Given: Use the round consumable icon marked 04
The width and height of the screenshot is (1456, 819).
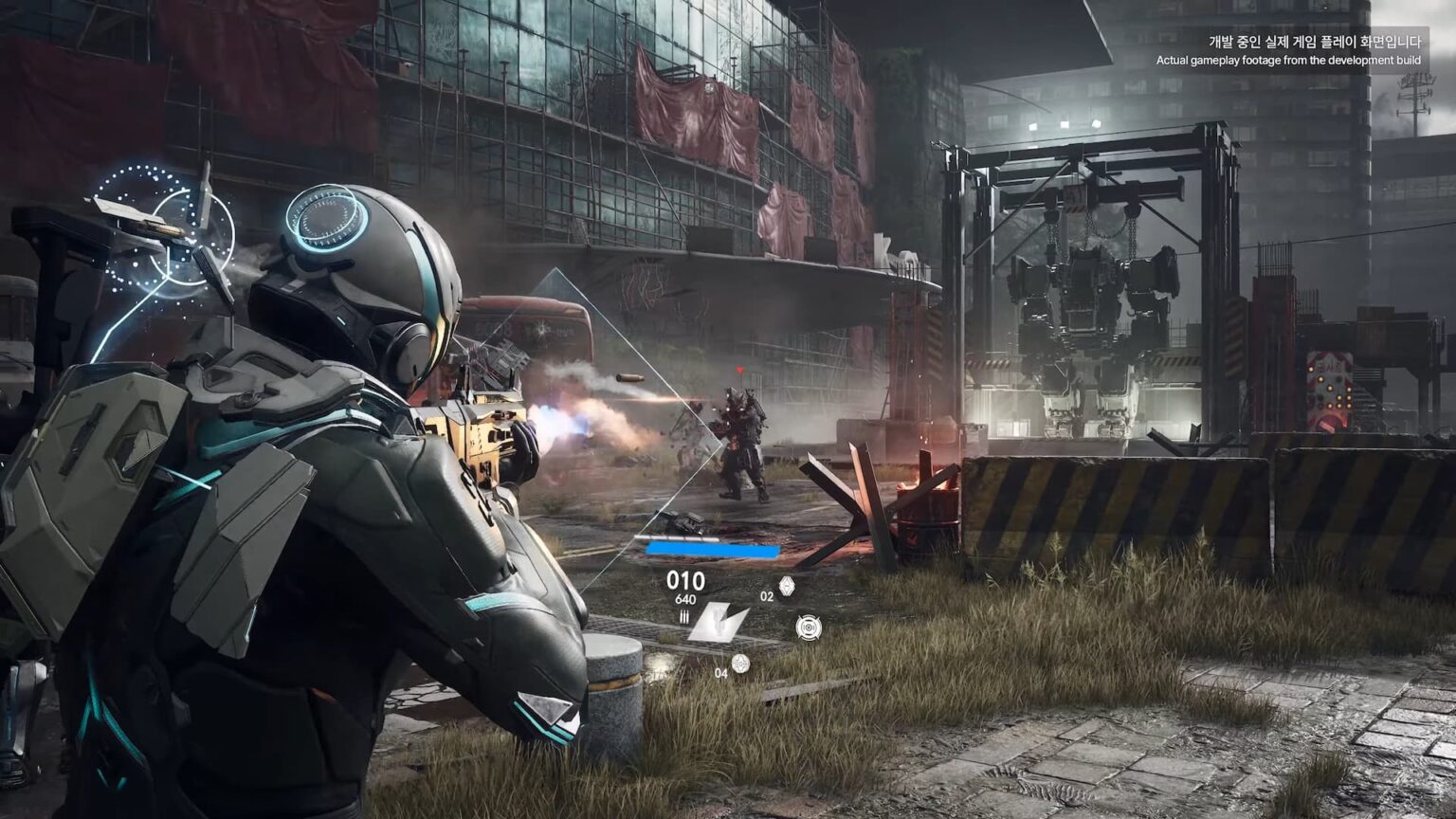Looking at the screenshot, I should pyautogui.click(x=740, y=664).
